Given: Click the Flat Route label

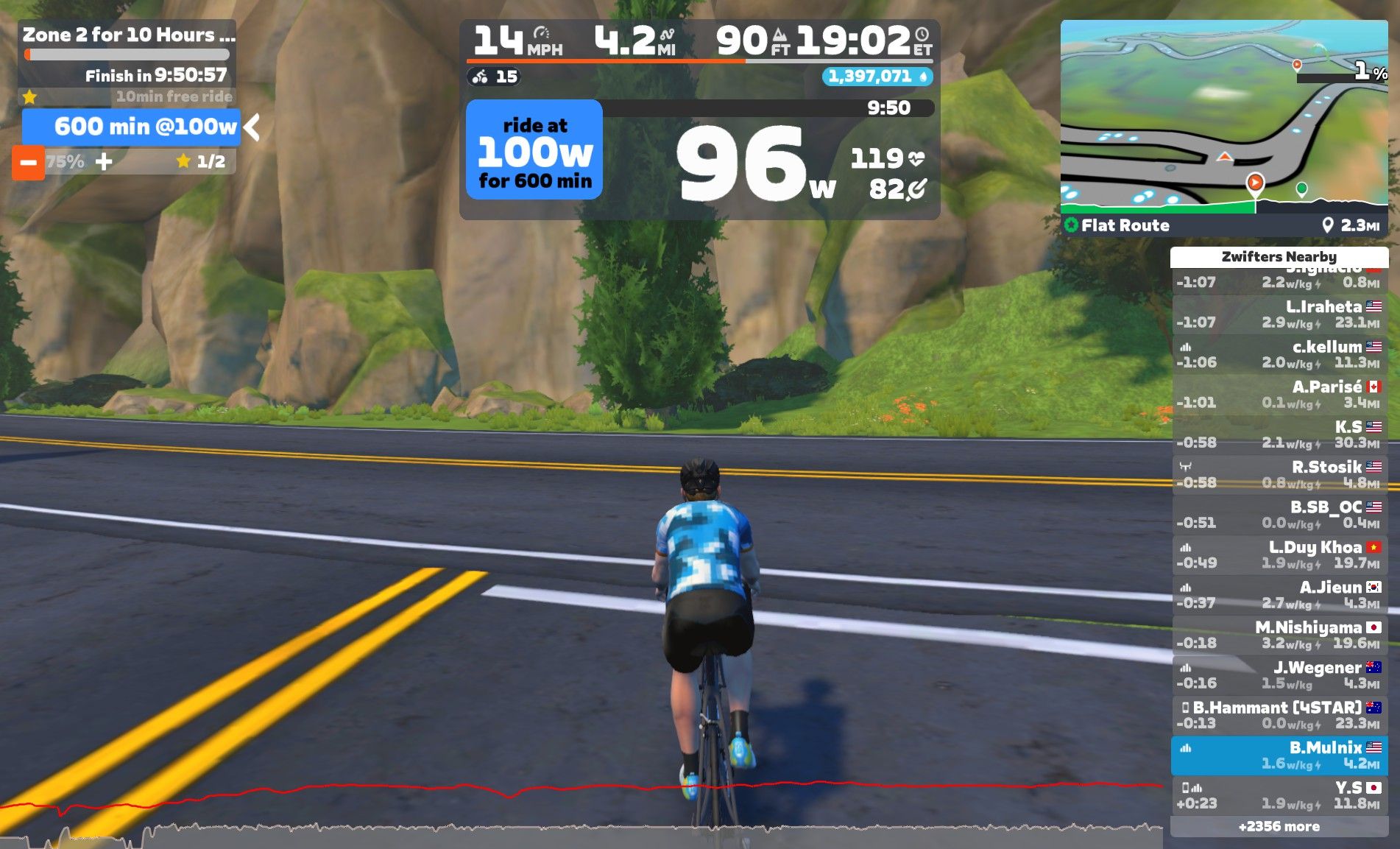Looking at the screenshot, I should (1124, 225).
